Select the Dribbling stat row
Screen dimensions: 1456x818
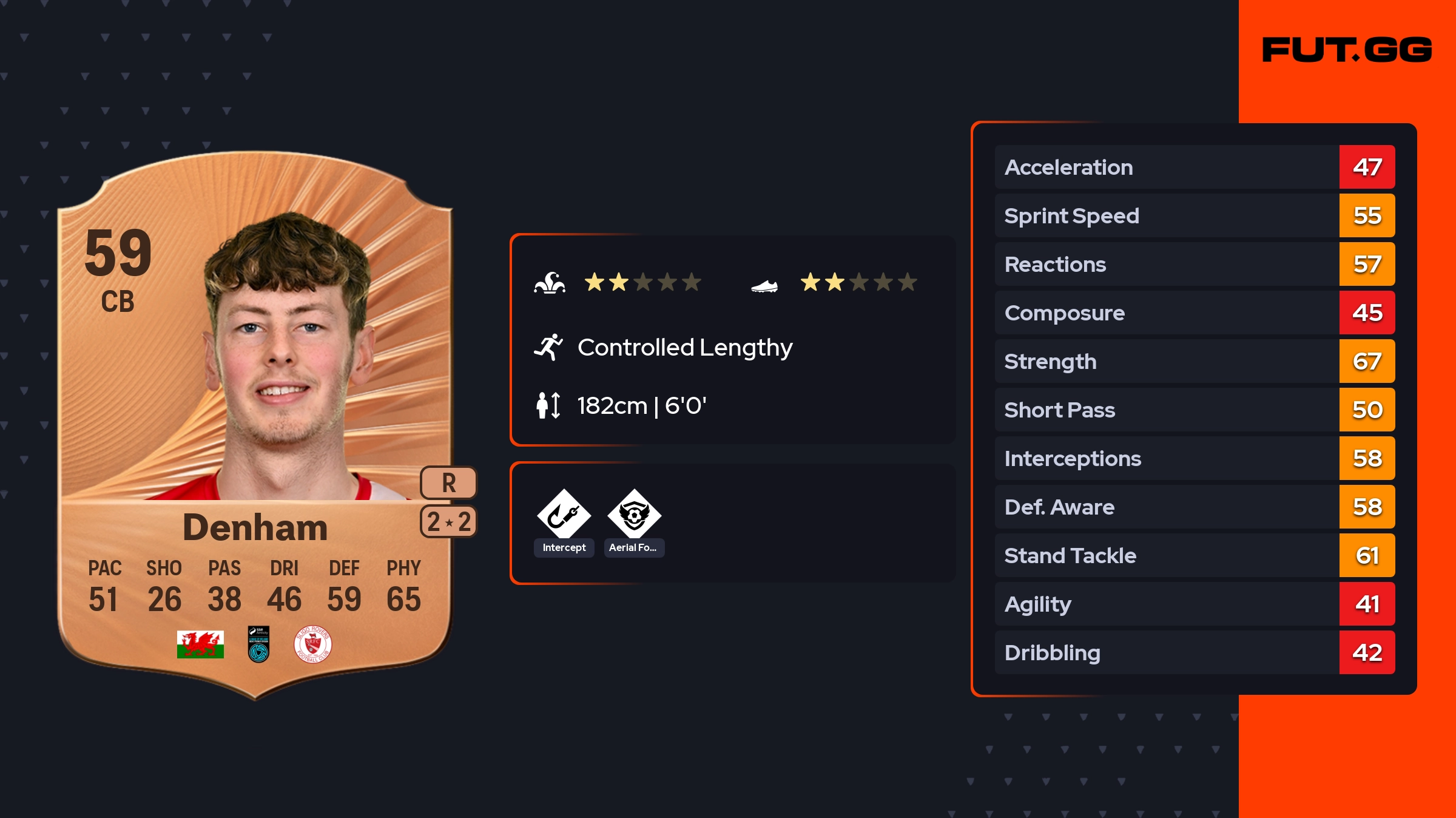pyautogui.click(x=1194, y=652)
